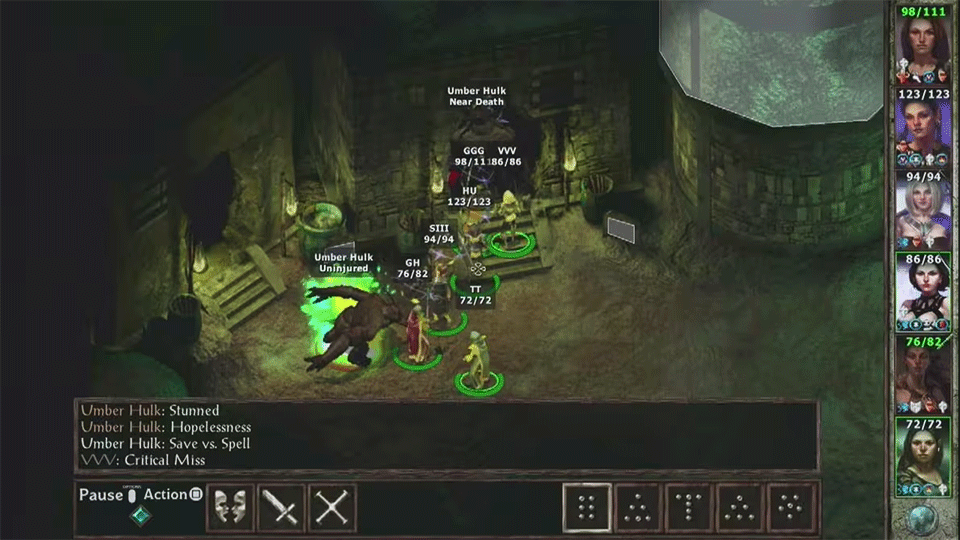Viewport: 960px width, 540px height.
Task: Click the globe orb below the portraits
Action: point(923,519)
